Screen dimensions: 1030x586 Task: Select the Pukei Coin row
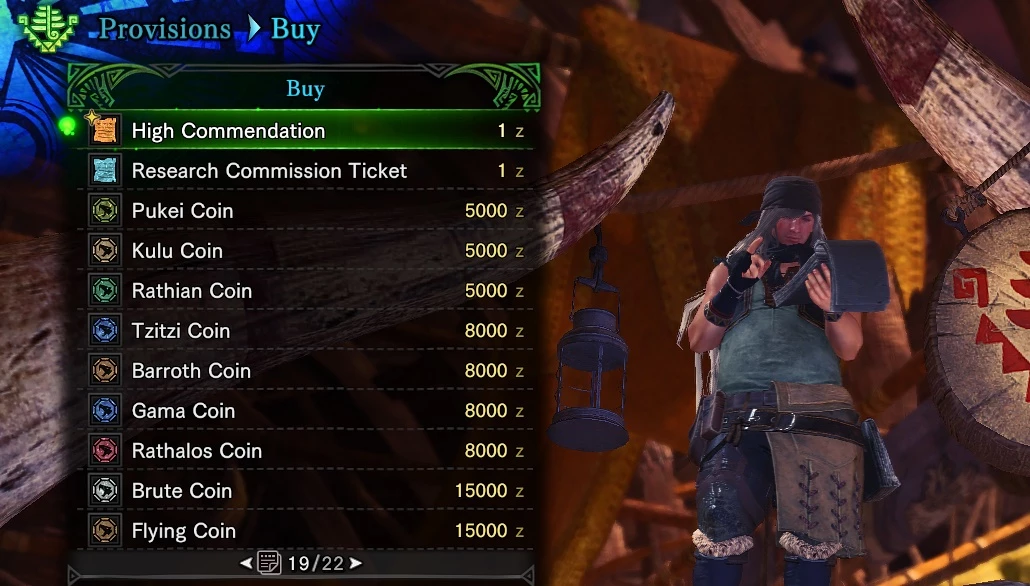(182, 211)
